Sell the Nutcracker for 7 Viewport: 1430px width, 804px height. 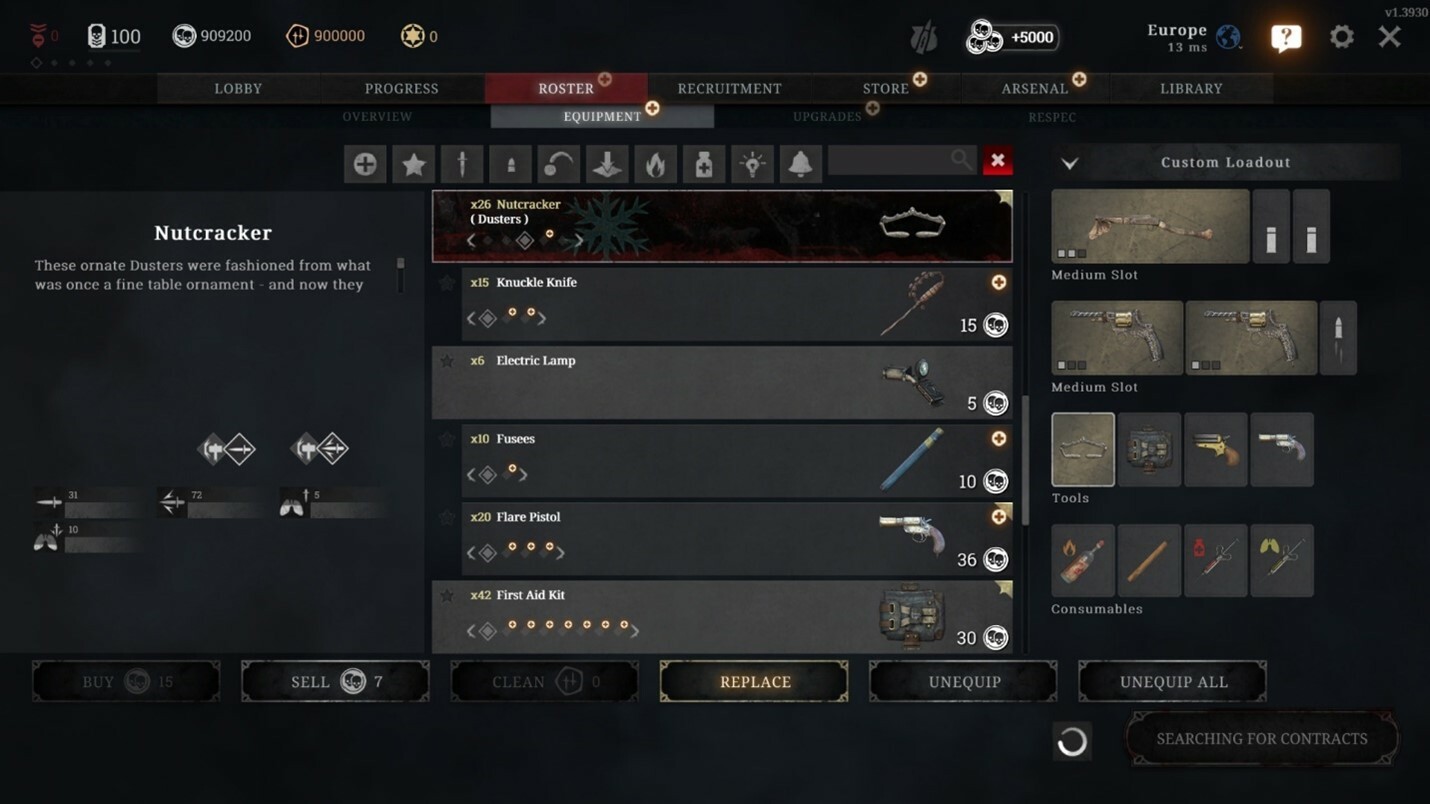tap(335, 682)
